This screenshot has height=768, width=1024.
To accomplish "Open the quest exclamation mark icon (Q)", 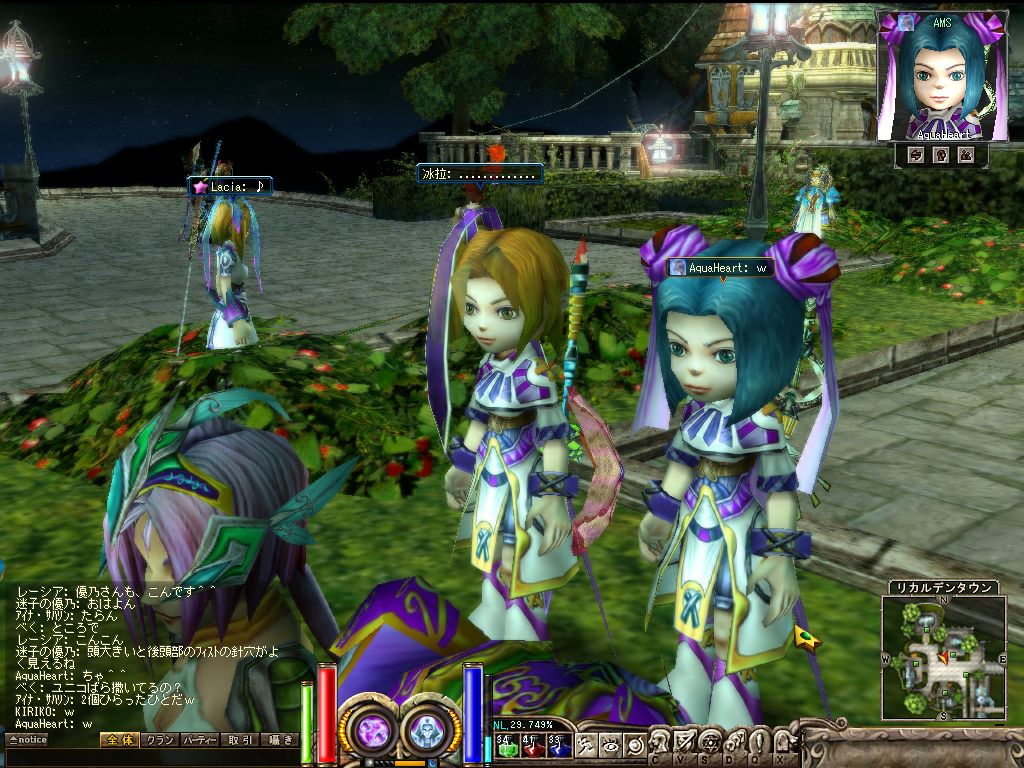I will click(756, 742).
